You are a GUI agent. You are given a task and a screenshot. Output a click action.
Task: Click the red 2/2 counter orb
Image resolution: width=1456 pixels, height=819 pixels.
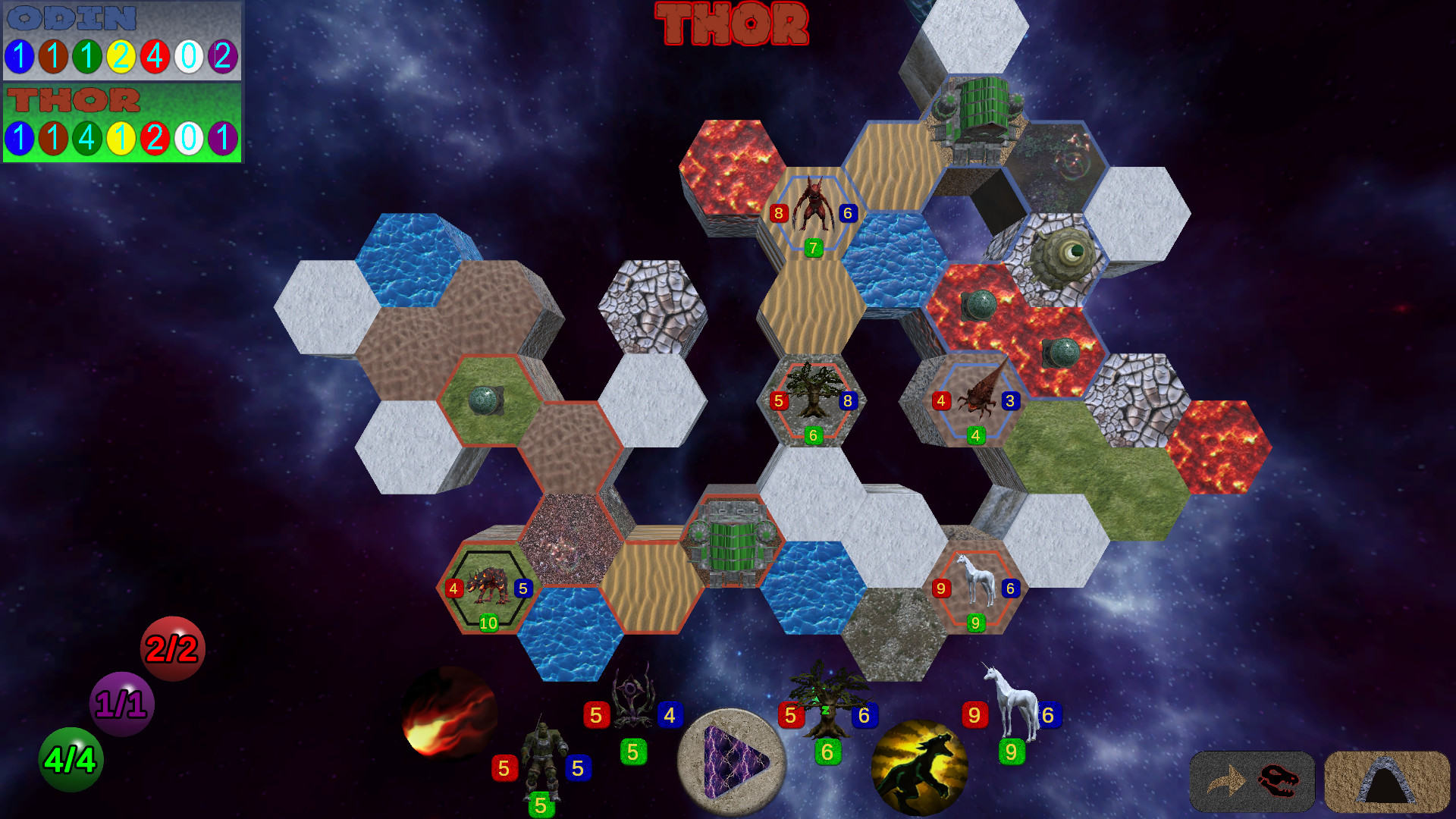(x=173, y=648)
